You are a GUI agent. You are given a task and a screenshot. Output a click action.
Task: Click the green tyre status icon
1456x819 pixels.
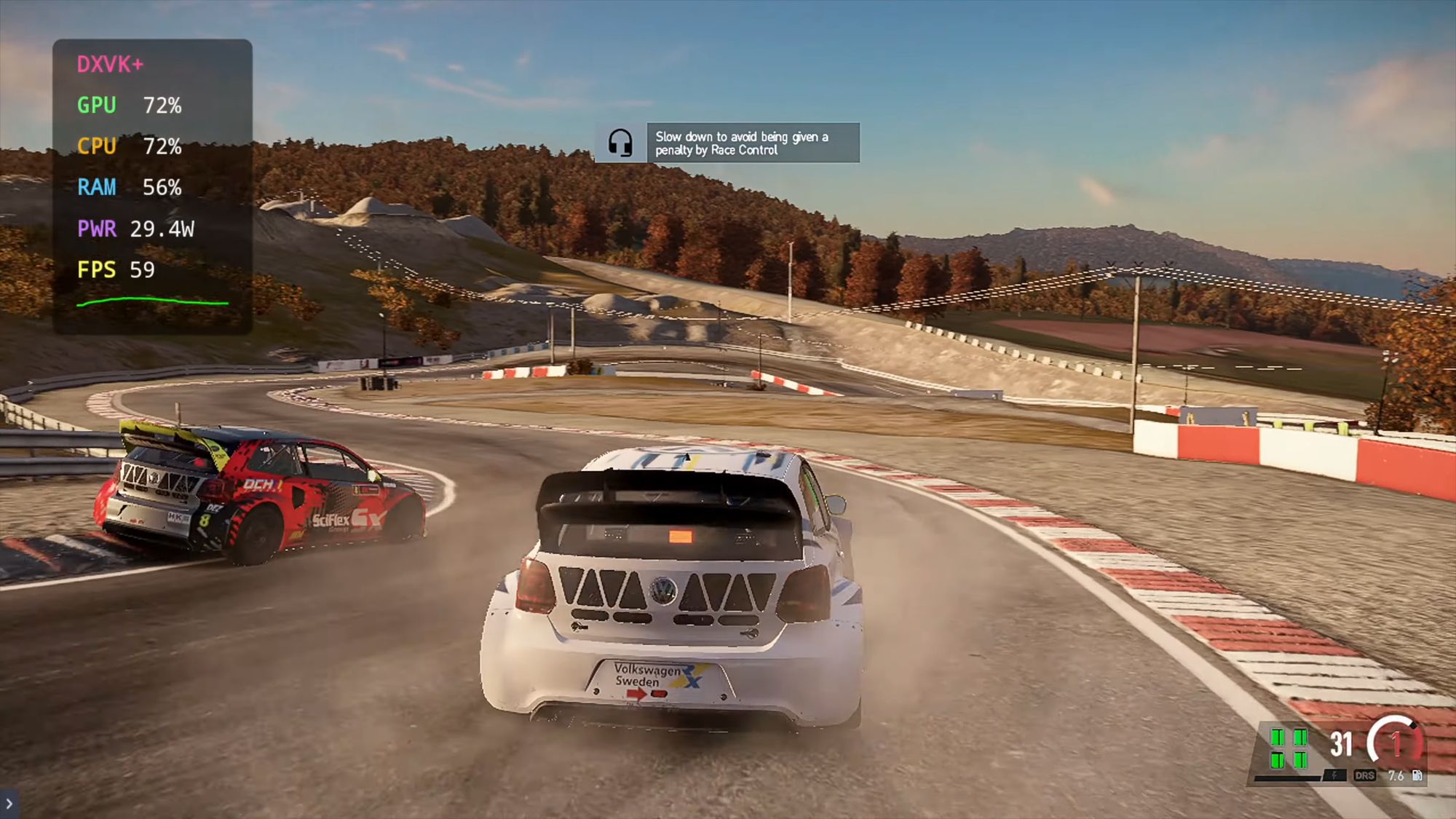click(x=1289, y=748)
